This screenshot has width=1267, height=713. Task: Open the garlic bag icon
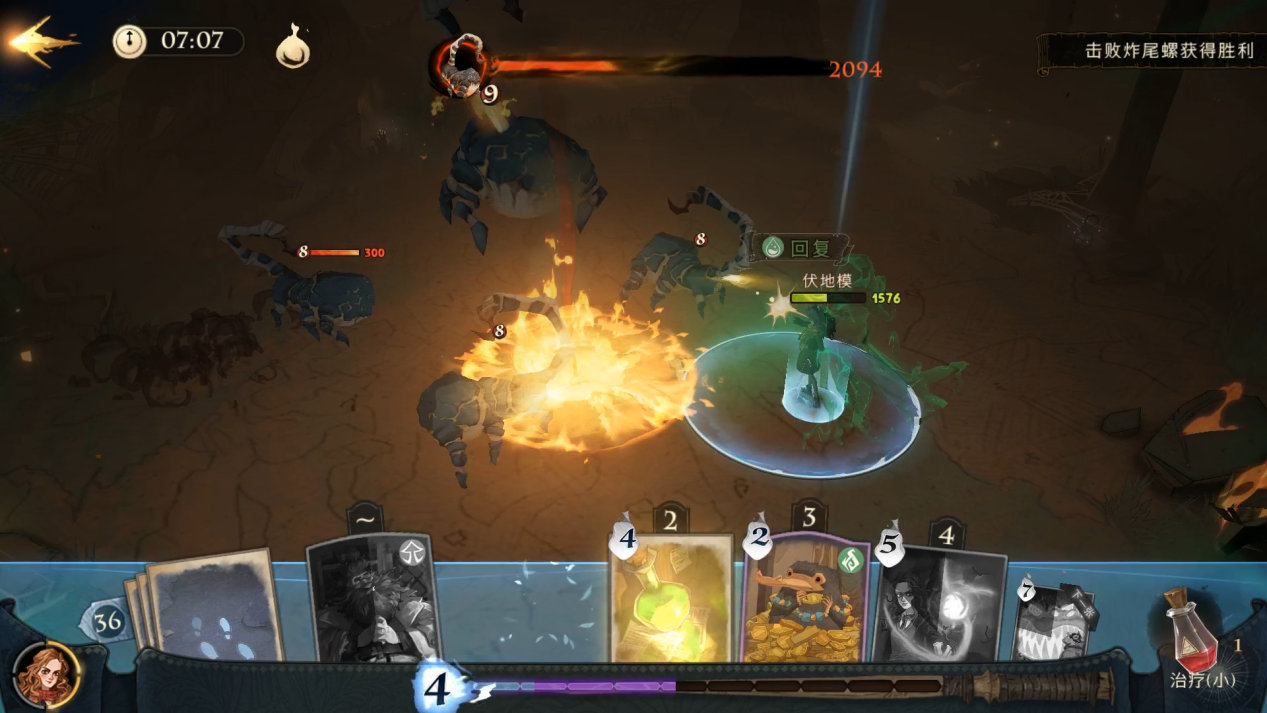coord(293,47)
